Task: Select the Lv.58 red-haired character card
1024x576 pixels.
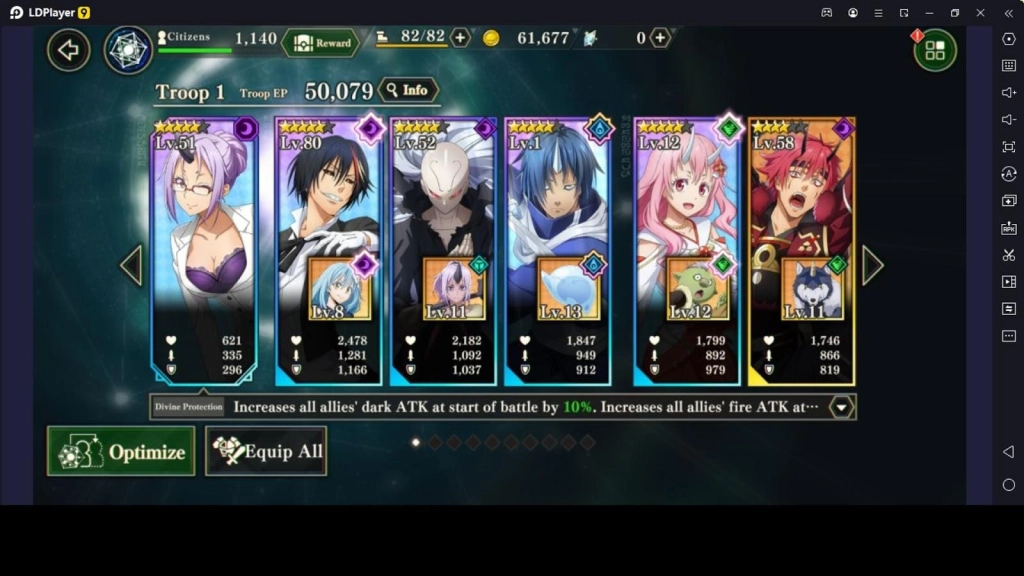Action: [800, 200]
